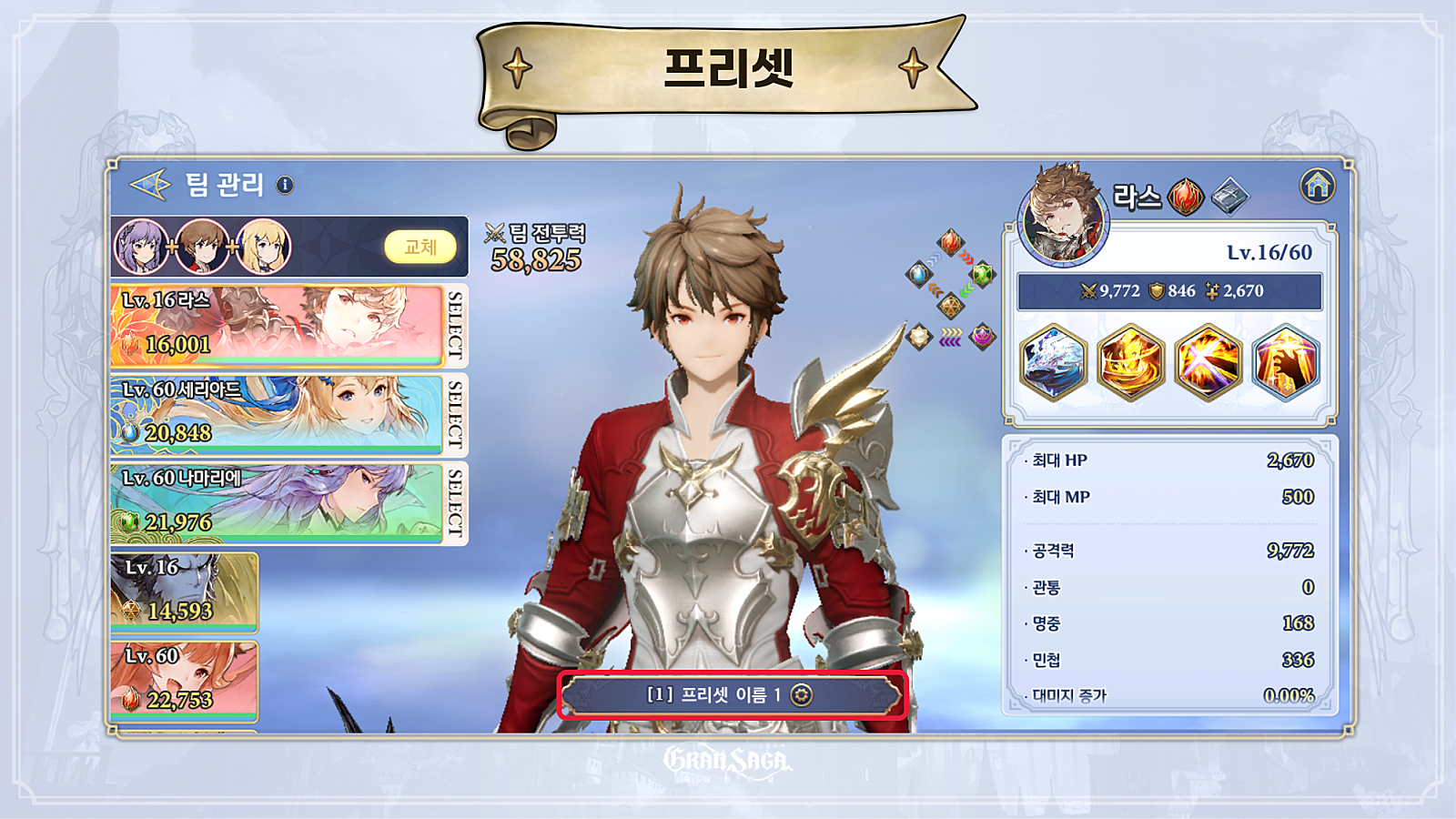Select the golden fist skill icon
Image resolution: width=1456 pixels, height=819 pixels.
(1286, 362)
